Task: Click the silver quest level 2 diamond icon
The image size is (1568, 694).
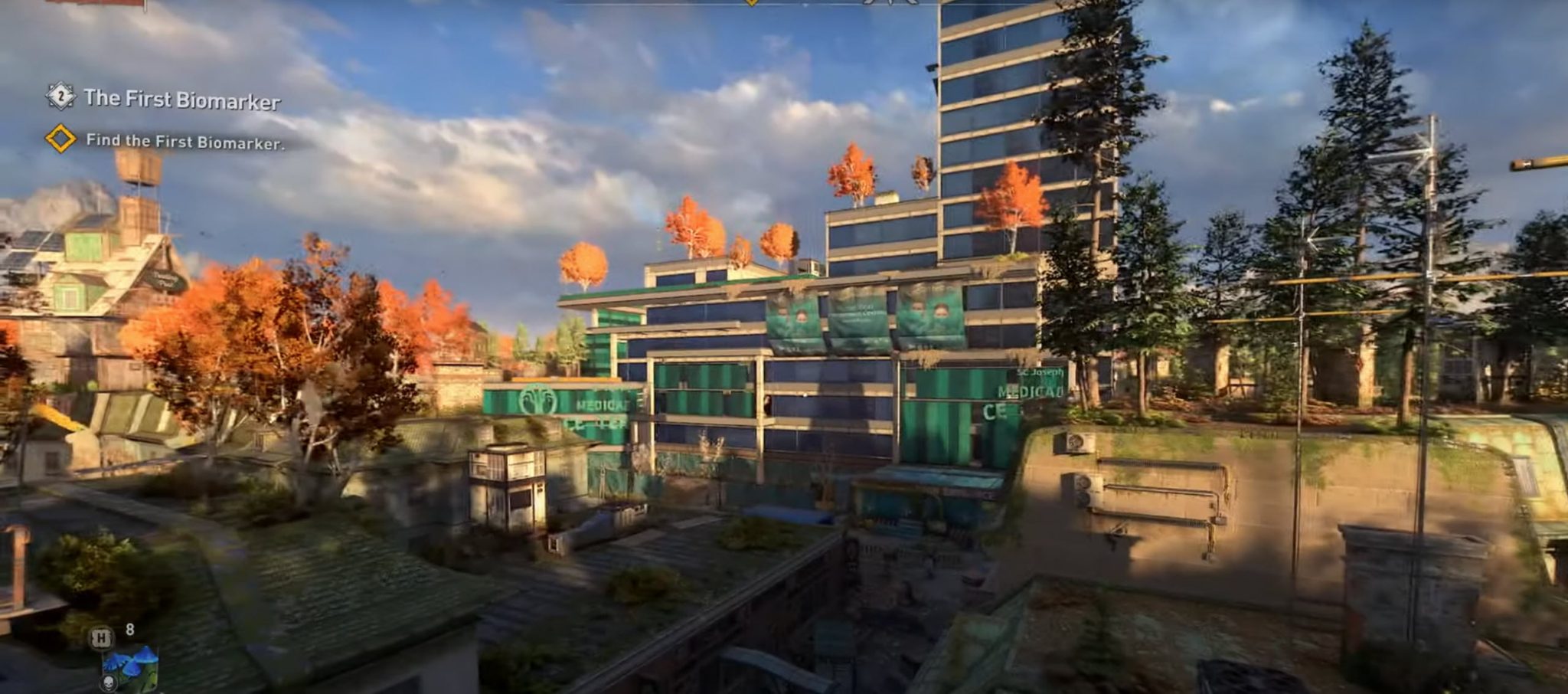Action: click(x=60, y=97)
